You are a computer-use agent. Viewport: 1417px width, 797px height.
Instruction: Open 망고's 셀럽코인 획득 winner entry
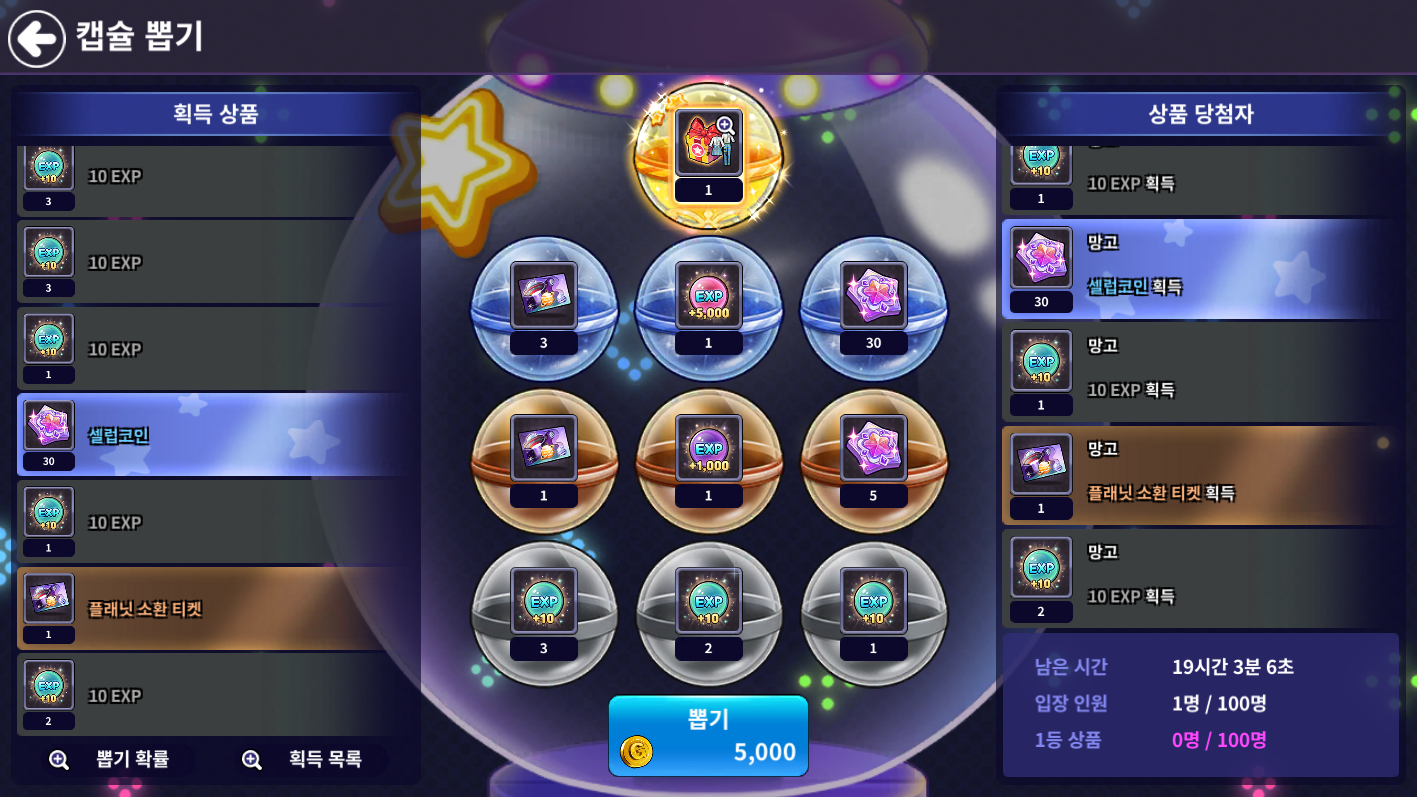coord(1200,269)
